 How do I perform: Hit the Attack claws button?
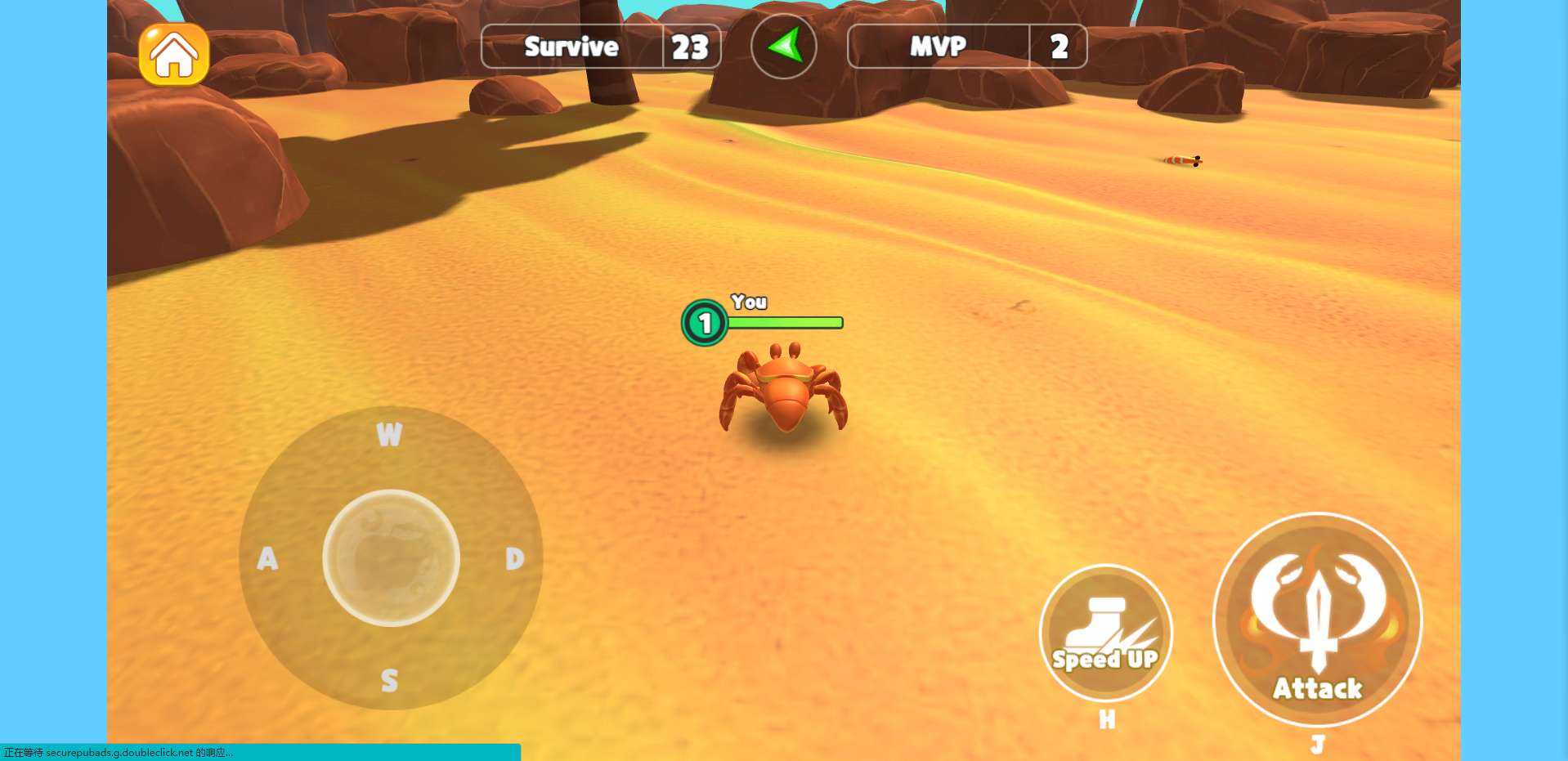point(1317,620)
